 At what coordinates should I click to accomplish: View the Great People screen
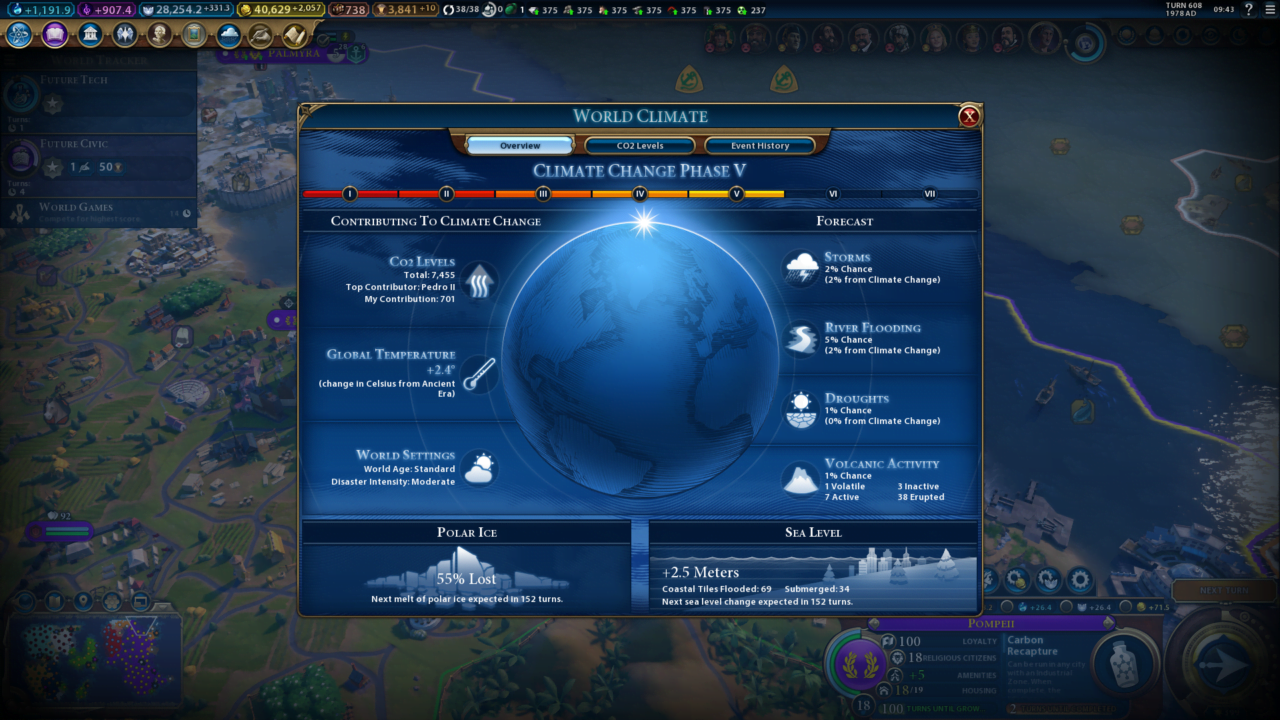160,35
